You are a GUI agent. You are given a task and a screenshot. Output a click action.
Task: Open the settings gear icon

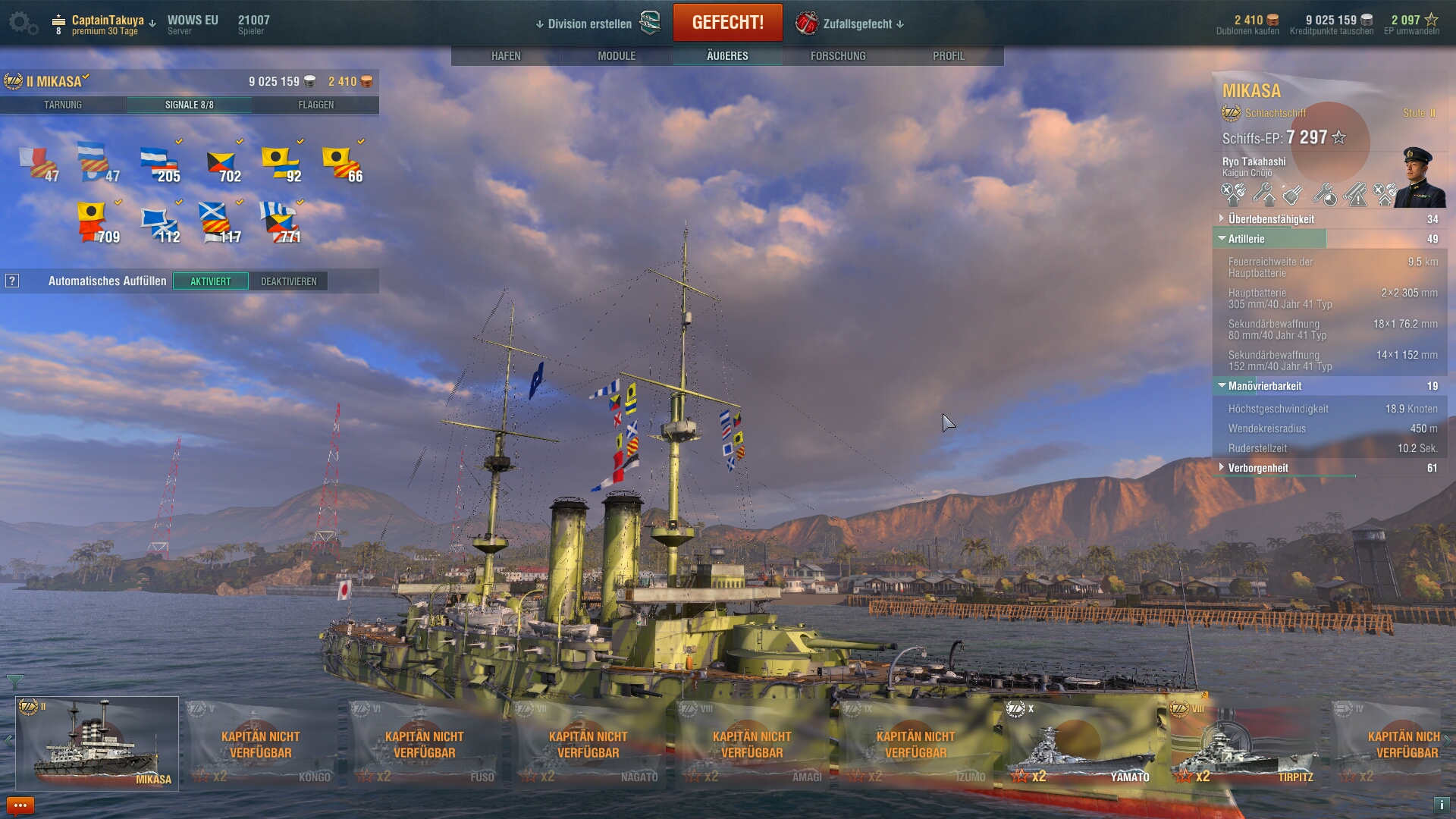click(21, 23)
